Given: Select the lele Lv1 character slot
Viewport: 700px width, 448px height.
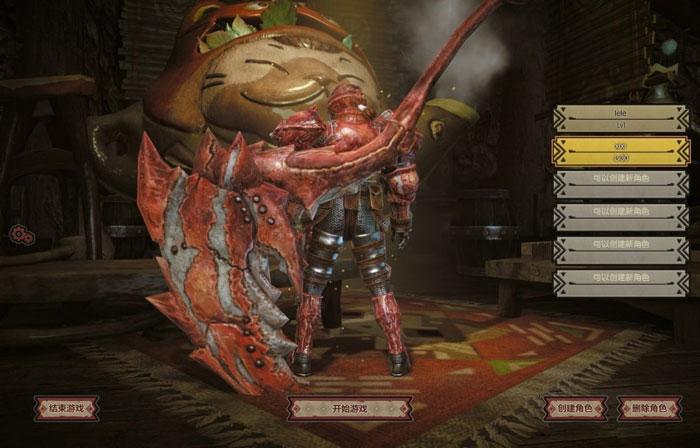Looking at the screenshot, I should (x=620, y=119).
